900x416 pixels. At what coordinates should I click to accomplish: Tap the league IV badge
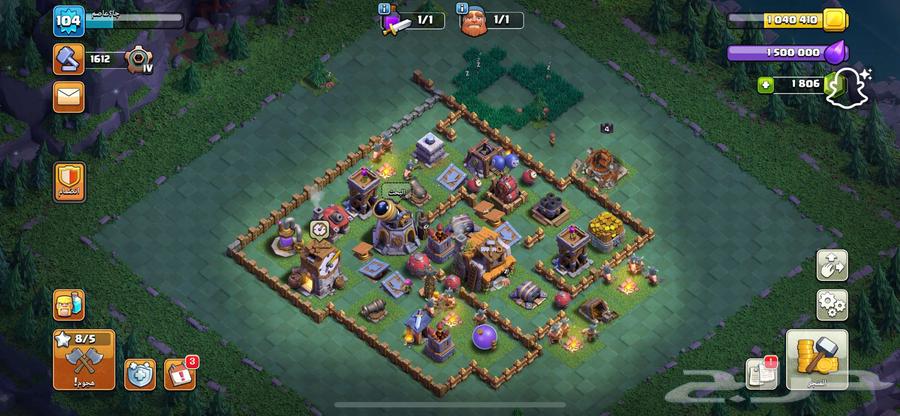[139, 61]
